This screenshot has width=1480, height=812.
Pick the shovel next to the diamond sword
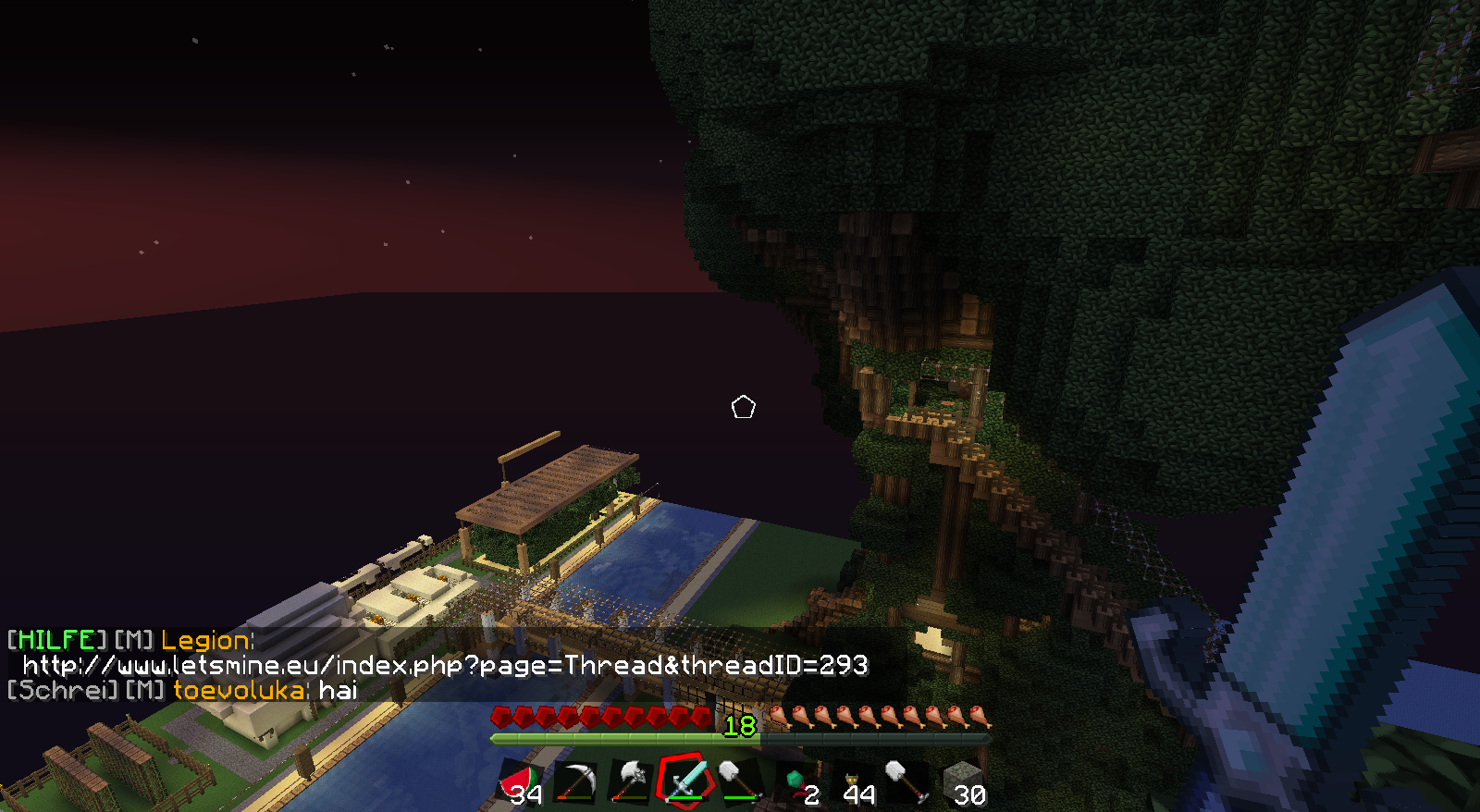point(740,782)
